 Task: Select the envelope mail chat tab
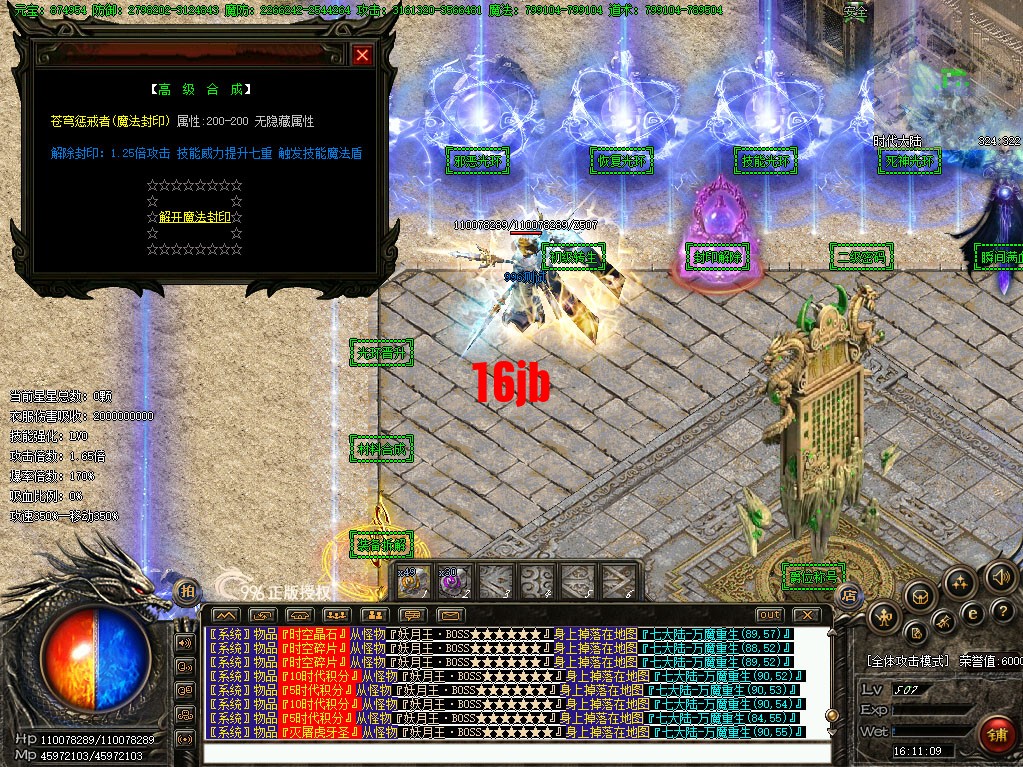[x=449, y=614]
